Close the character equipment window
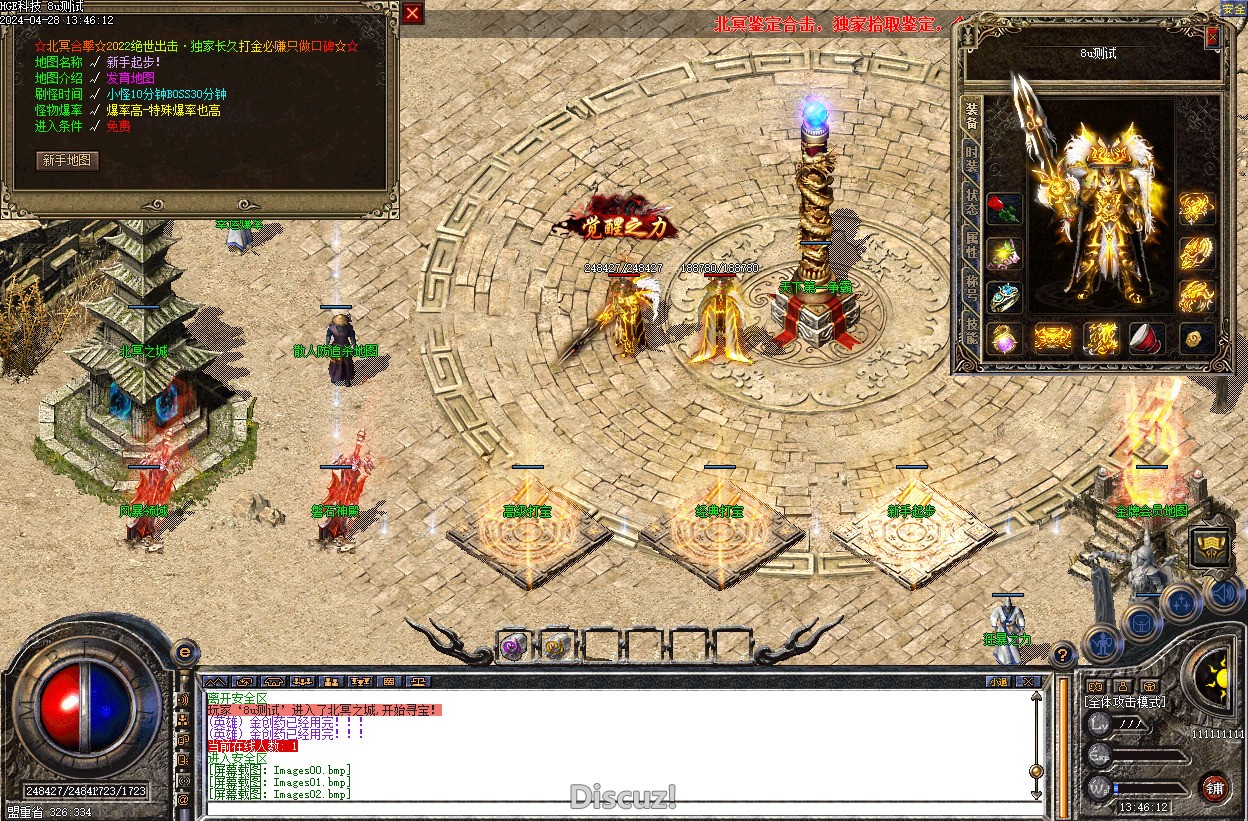This screenshot has height=821, width=1248. [1212, 37]
